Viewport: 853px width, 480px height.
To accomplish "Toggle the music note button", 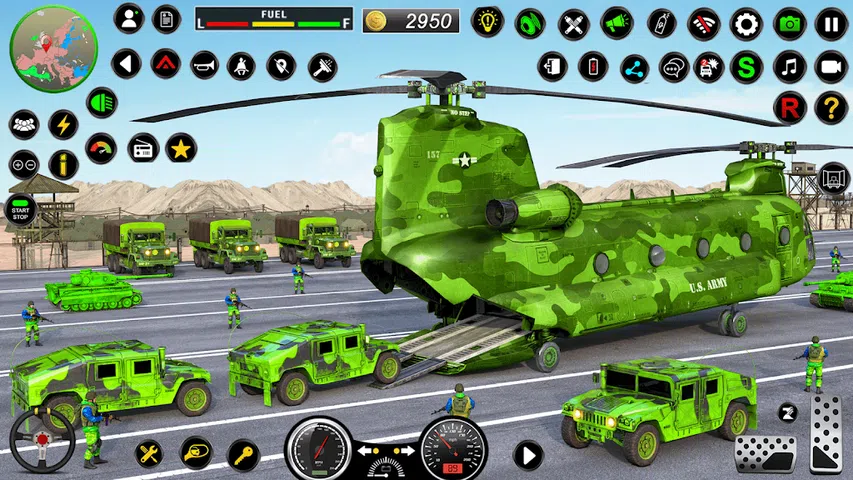I will [x=790, y=67].
